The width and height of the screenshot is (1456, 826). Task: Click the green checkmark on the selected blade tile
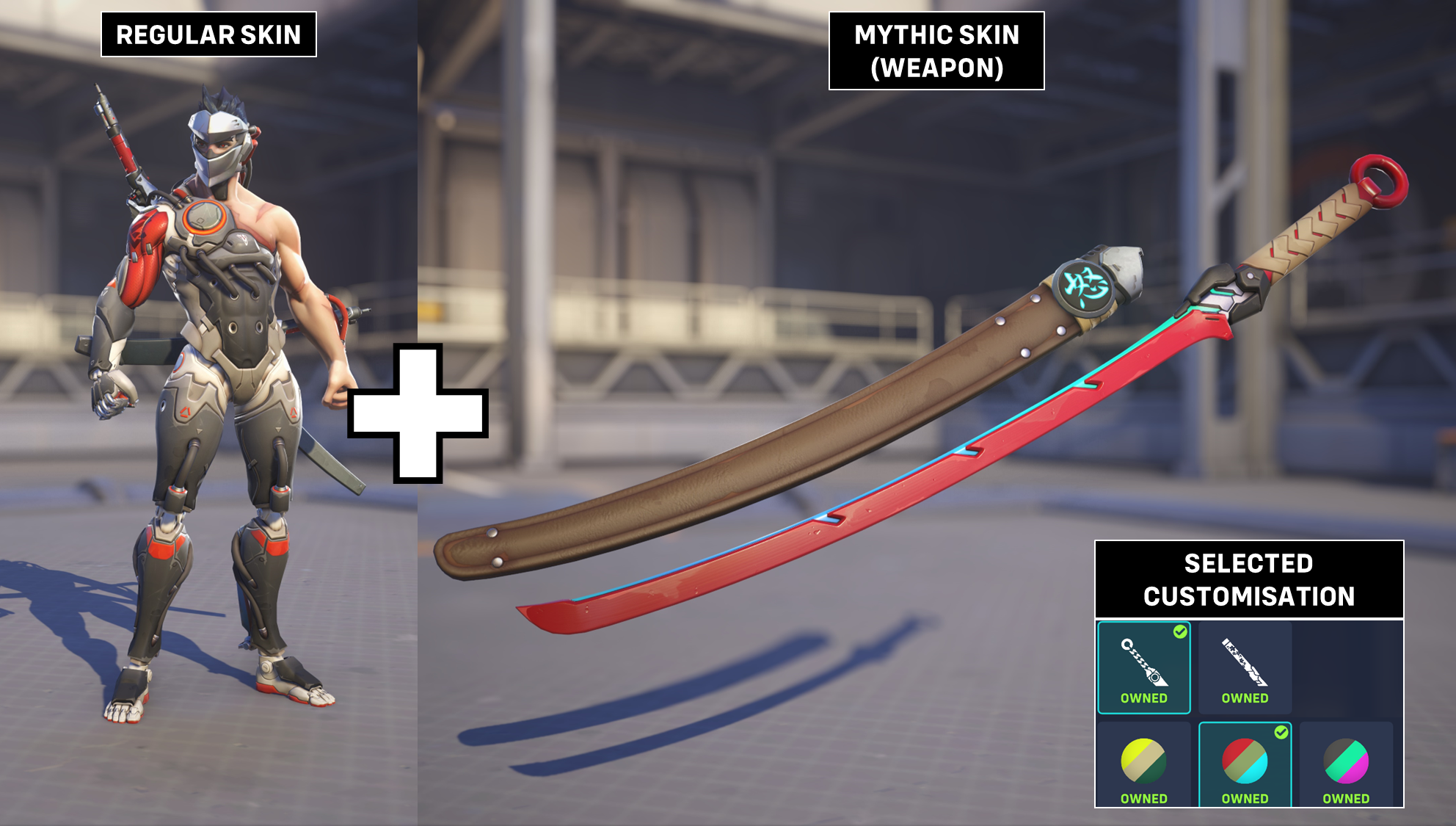1180,632
